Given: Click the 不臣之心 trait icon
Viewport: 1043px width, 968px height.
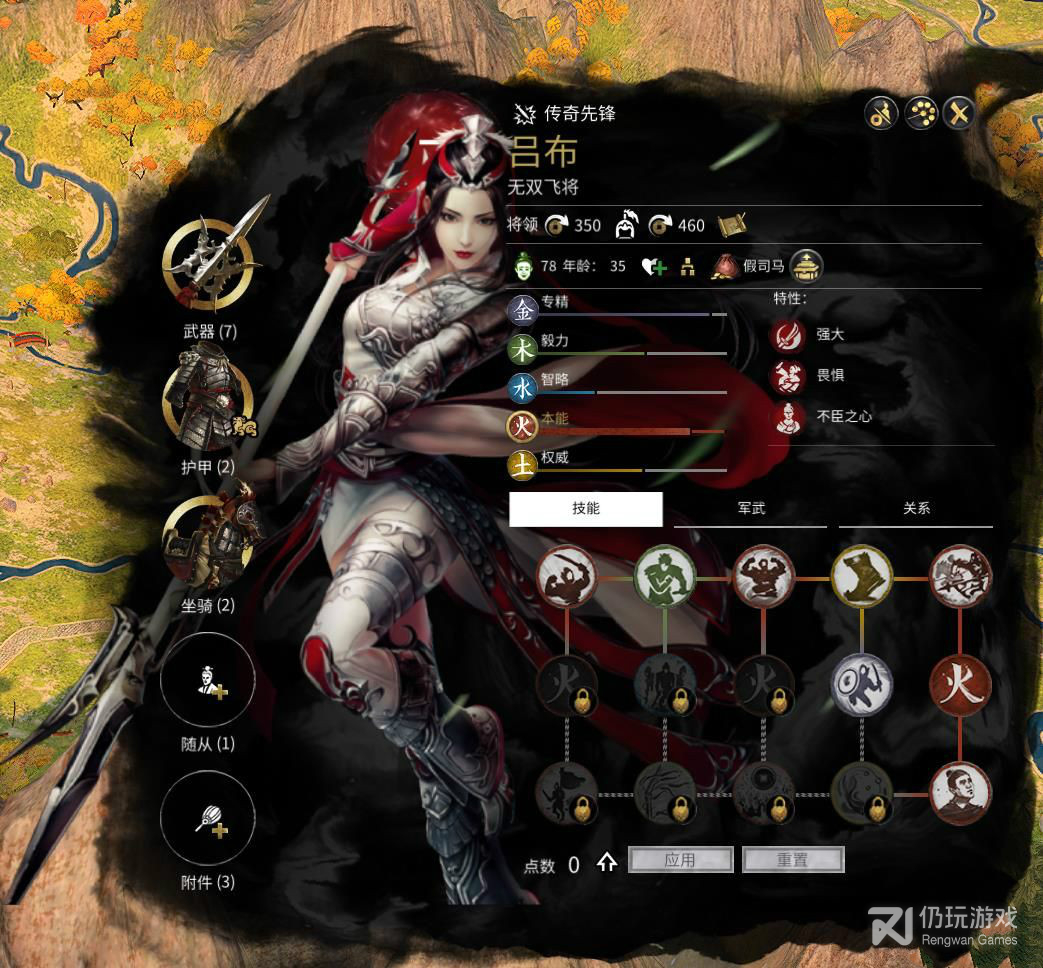Looking at the screenshot, I should click(x=787, y=417).
